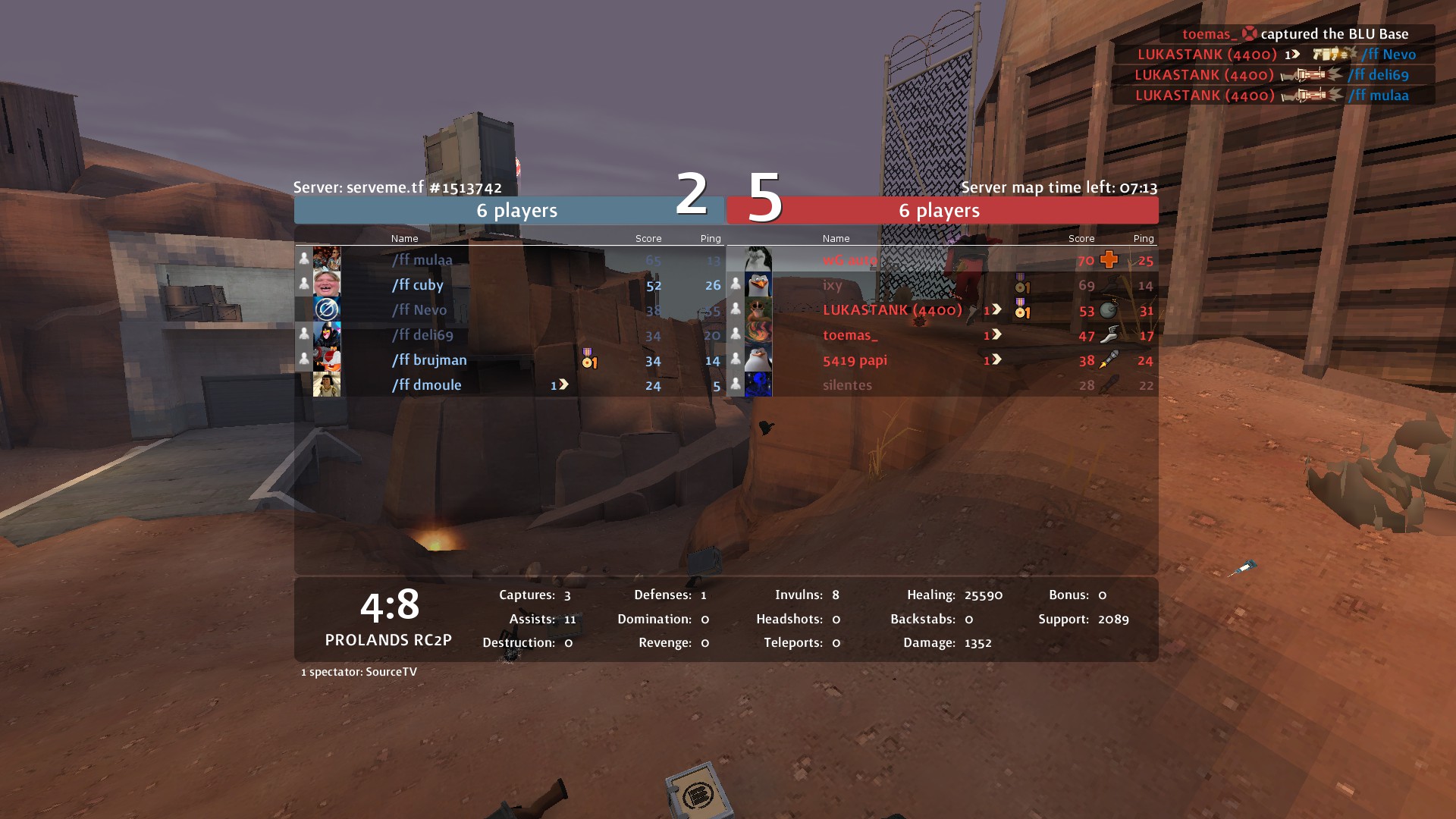The height and width of the screenshot is (819, 1456).
Task: Select silentes in the player list
Action: click(847, 385)
